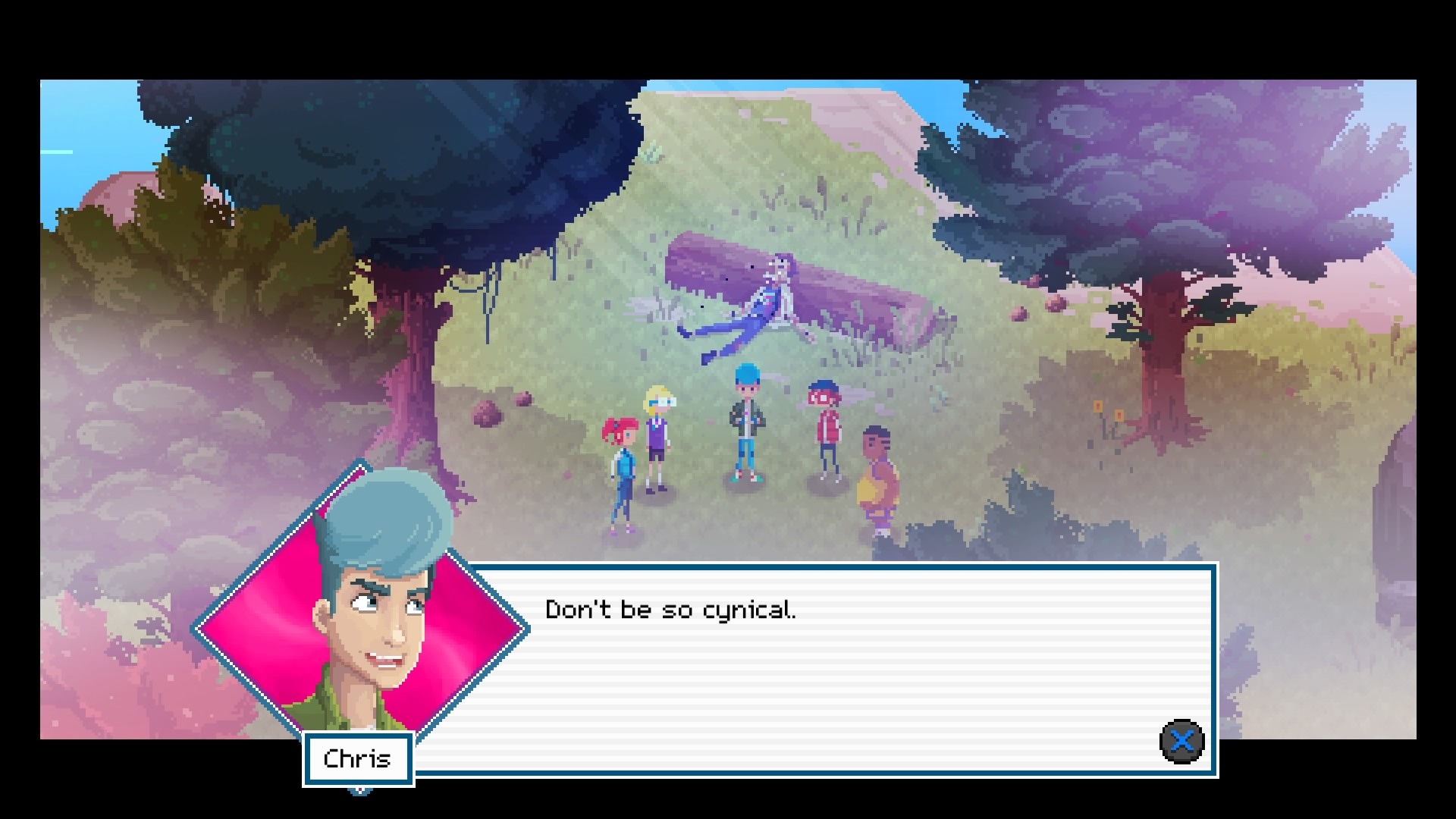Select the boy with the blue cap
1456x819 pixels.
[x=745, y=425]
